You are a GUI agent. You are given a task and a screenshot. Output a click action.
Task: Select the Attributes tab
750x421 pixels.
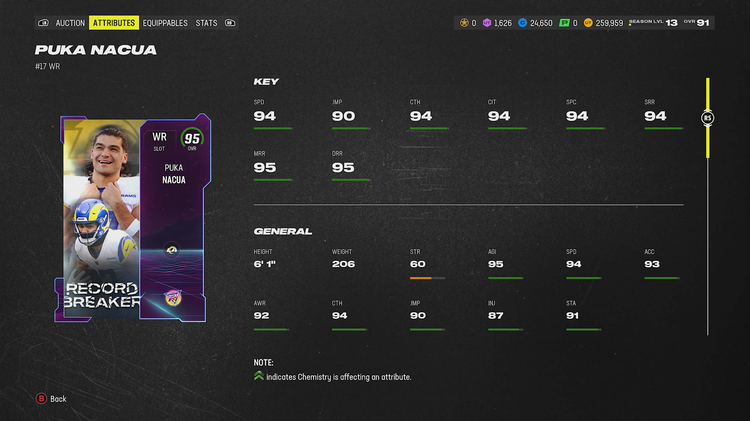pos(114,22)
